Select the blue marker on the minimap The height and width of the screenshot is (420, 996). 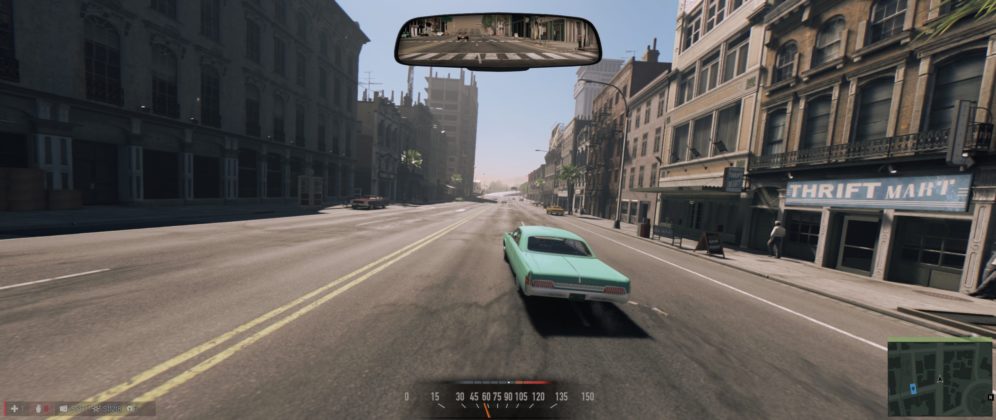914,386
